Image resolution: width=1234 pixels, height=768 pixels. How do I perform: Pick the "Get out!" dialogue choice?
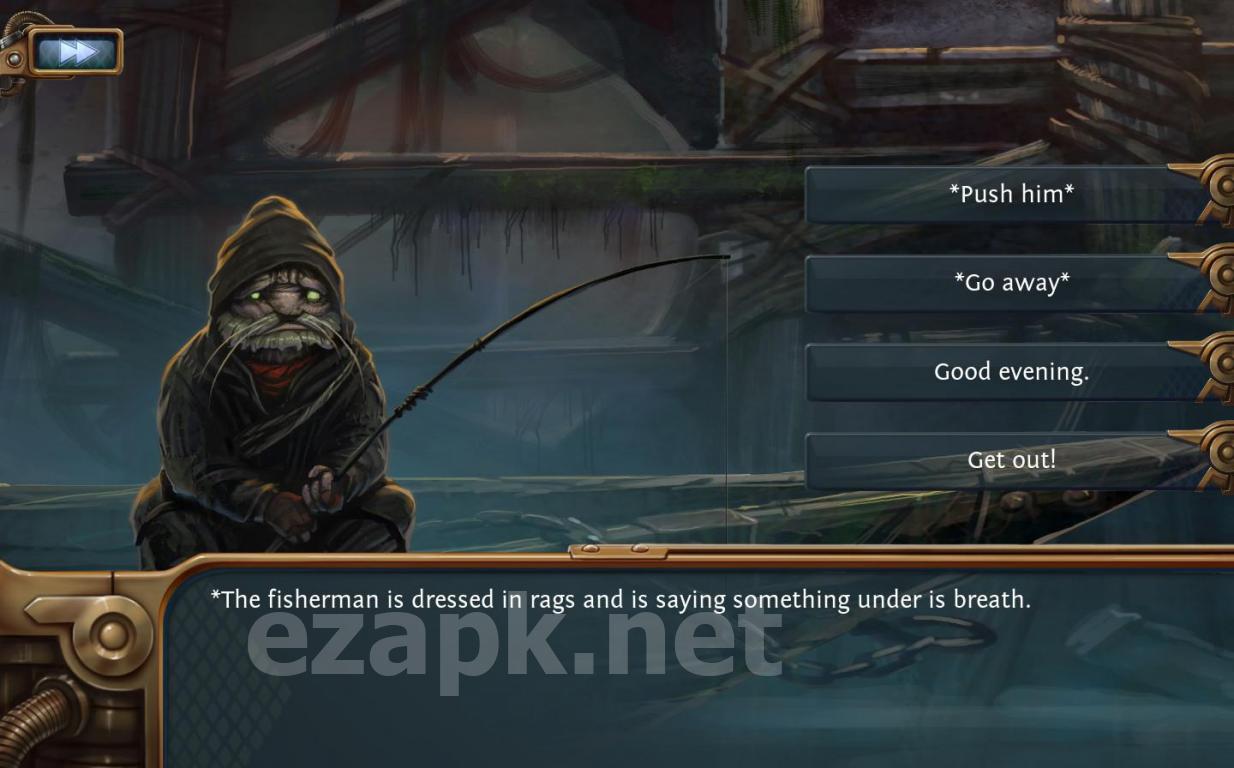pos(1010,460)
